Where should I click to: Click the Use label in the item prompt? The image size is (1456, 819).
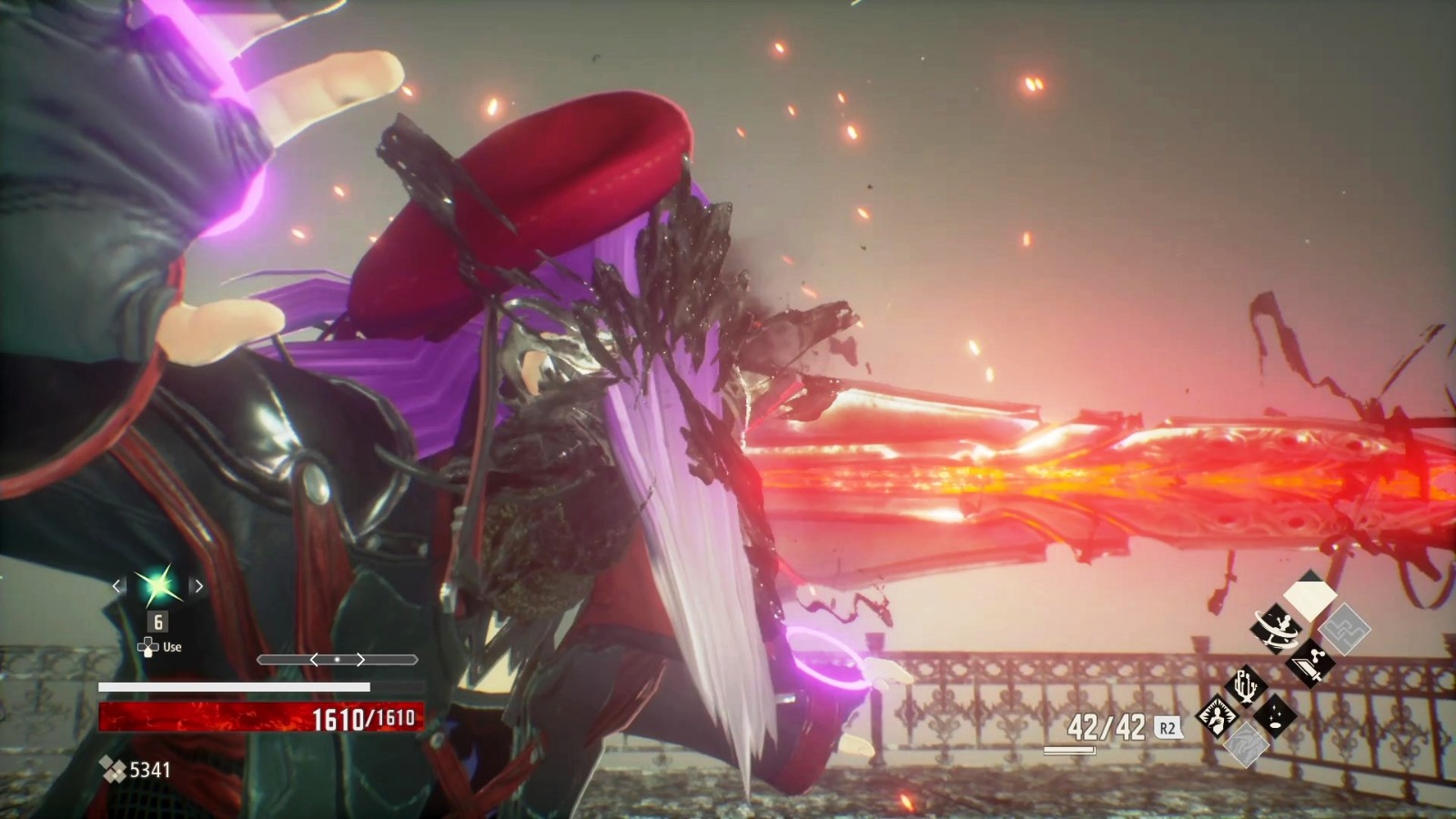(172, 645)
